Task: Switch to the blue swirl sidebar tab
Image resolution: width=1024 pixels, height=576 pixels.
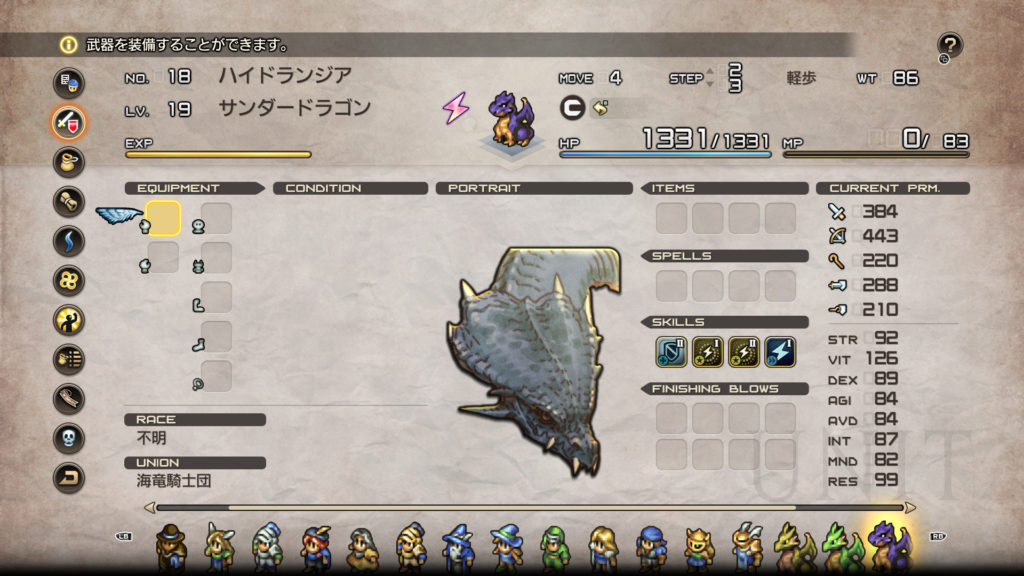Action: [68, 241]
